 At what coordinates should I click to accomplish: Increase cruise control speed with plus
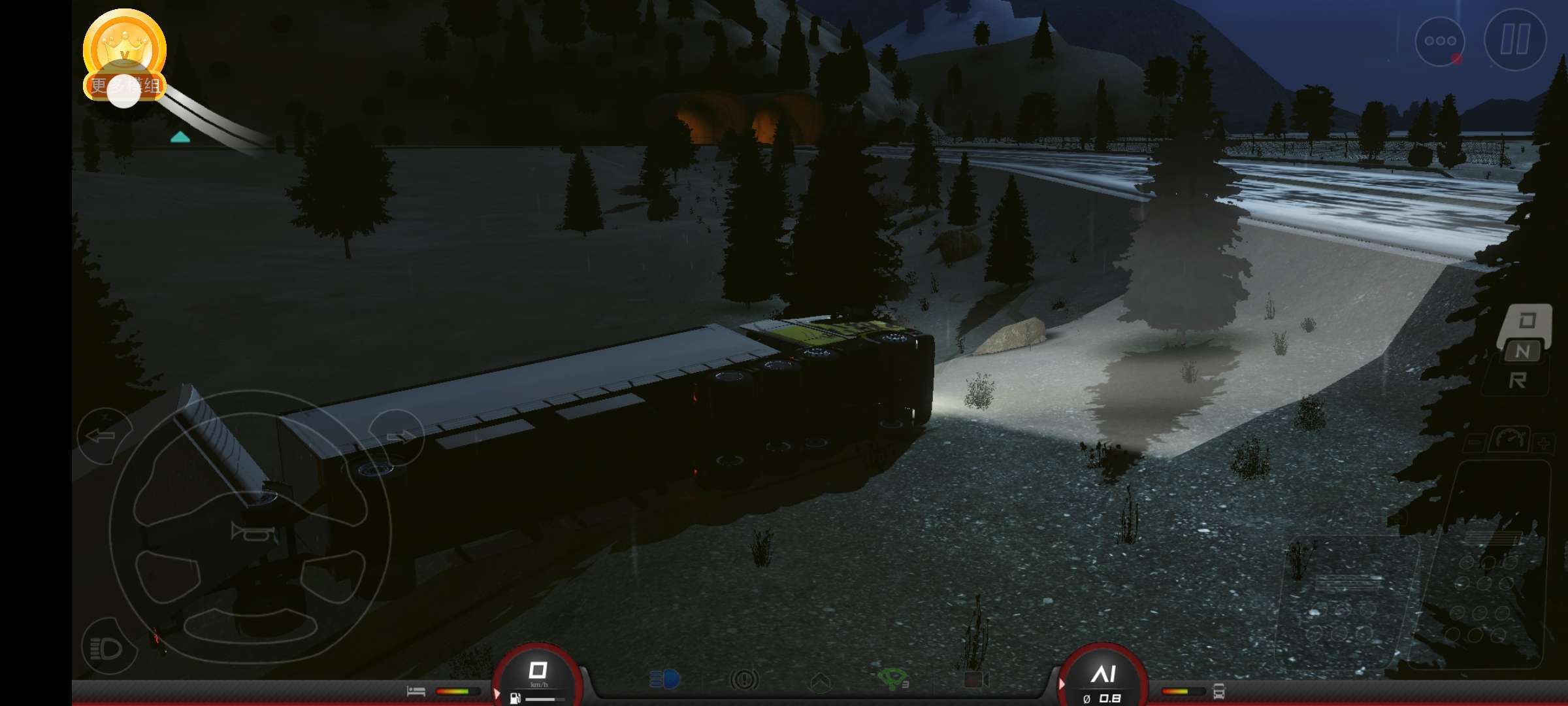[1543, 443]
